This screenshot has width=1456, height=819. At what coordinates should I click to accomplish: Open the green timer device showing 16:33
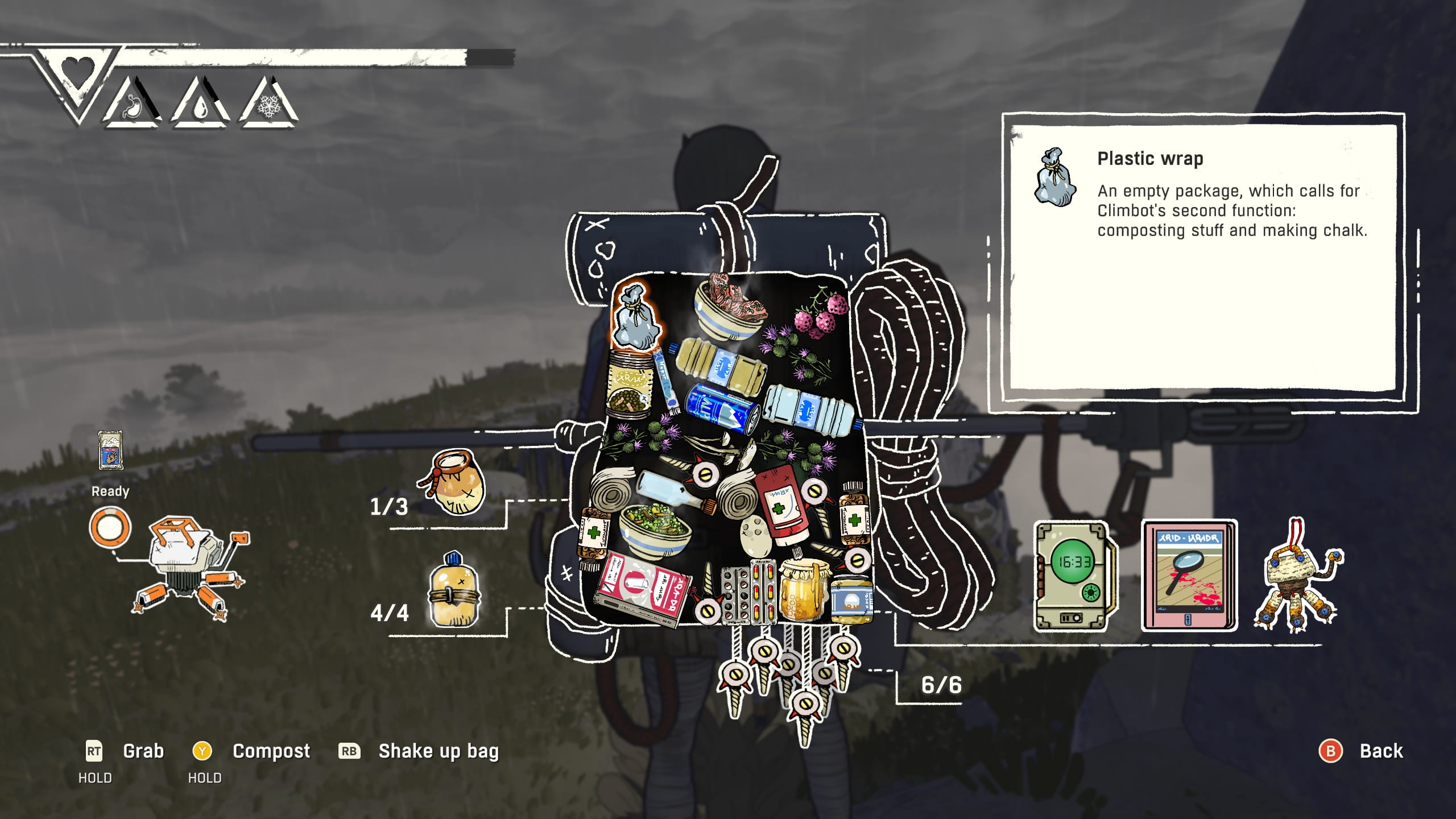[1072, 576]
